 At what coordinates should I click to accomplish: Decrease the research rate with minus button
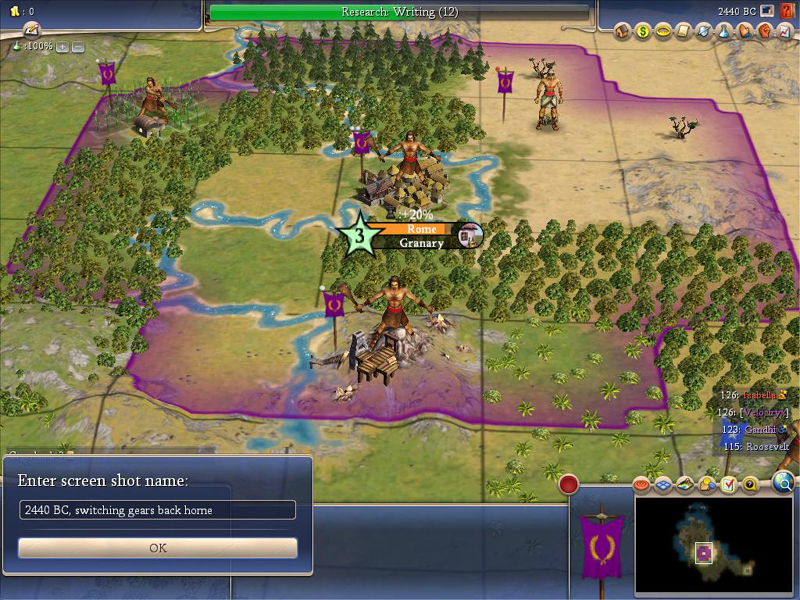tap(78, 46)
